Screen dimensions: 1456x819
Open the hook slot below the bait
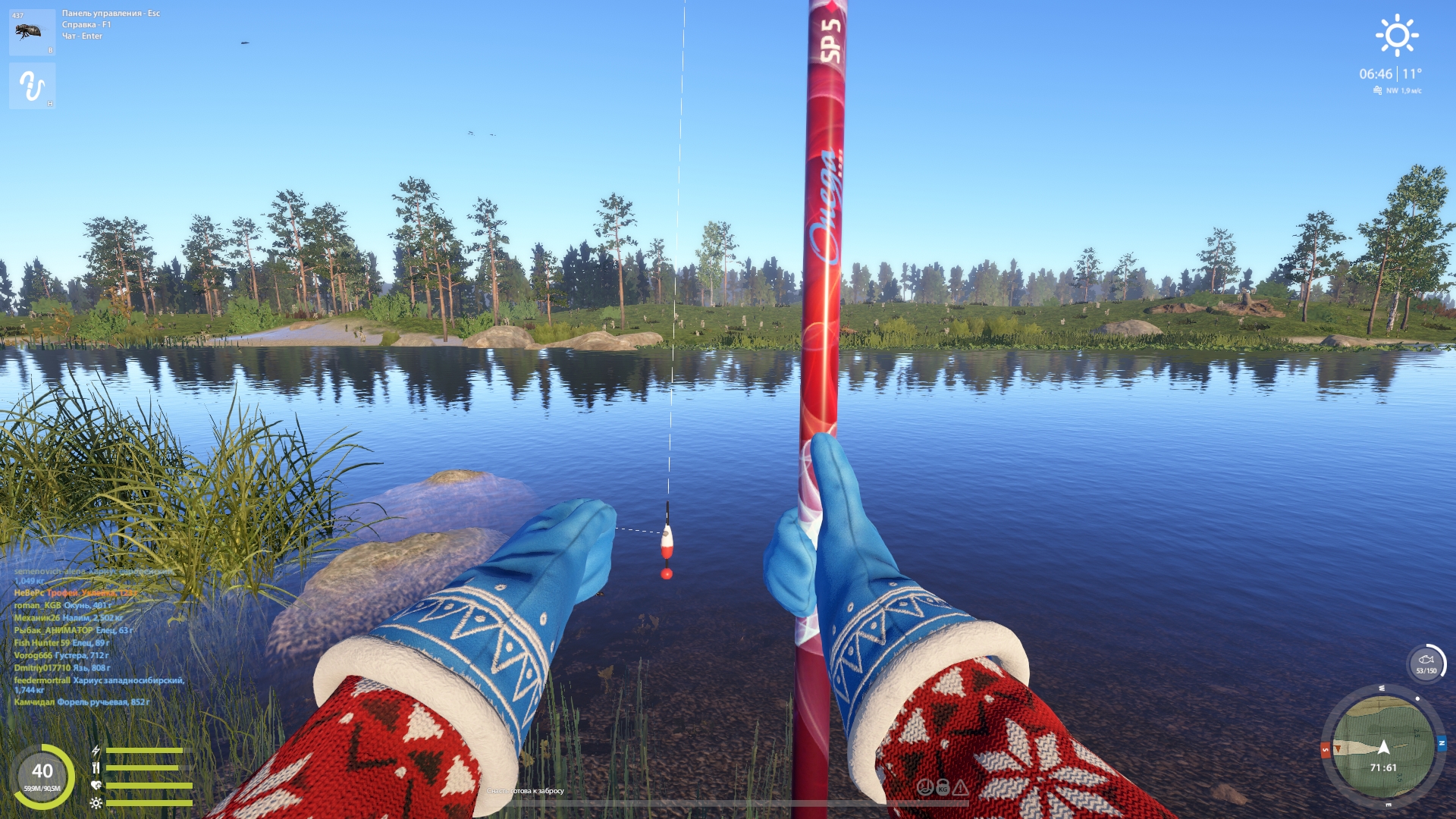[32, 86]
